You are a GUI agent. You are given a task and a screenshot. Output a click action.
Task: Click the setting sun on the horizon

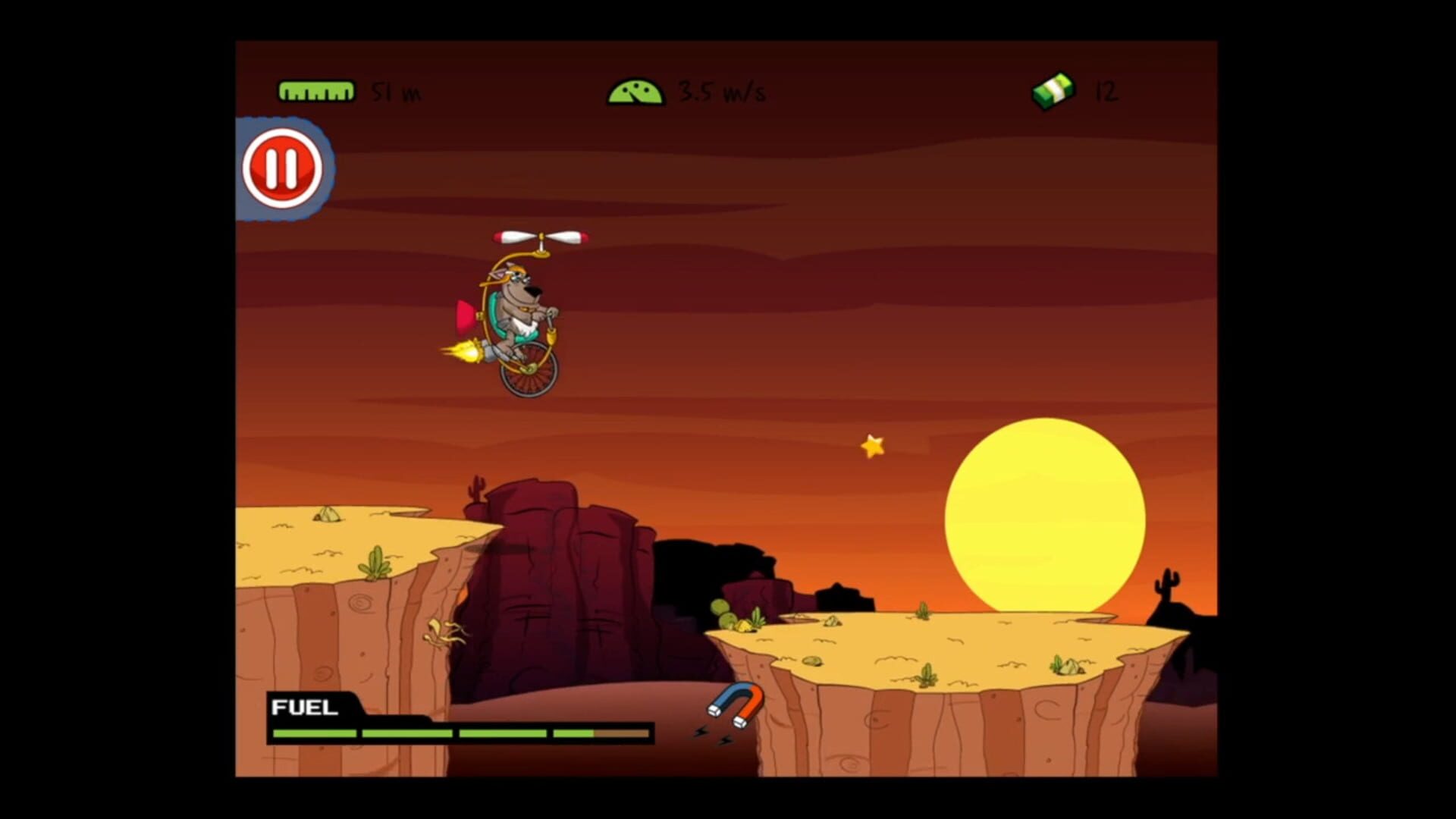point(1043,516)
